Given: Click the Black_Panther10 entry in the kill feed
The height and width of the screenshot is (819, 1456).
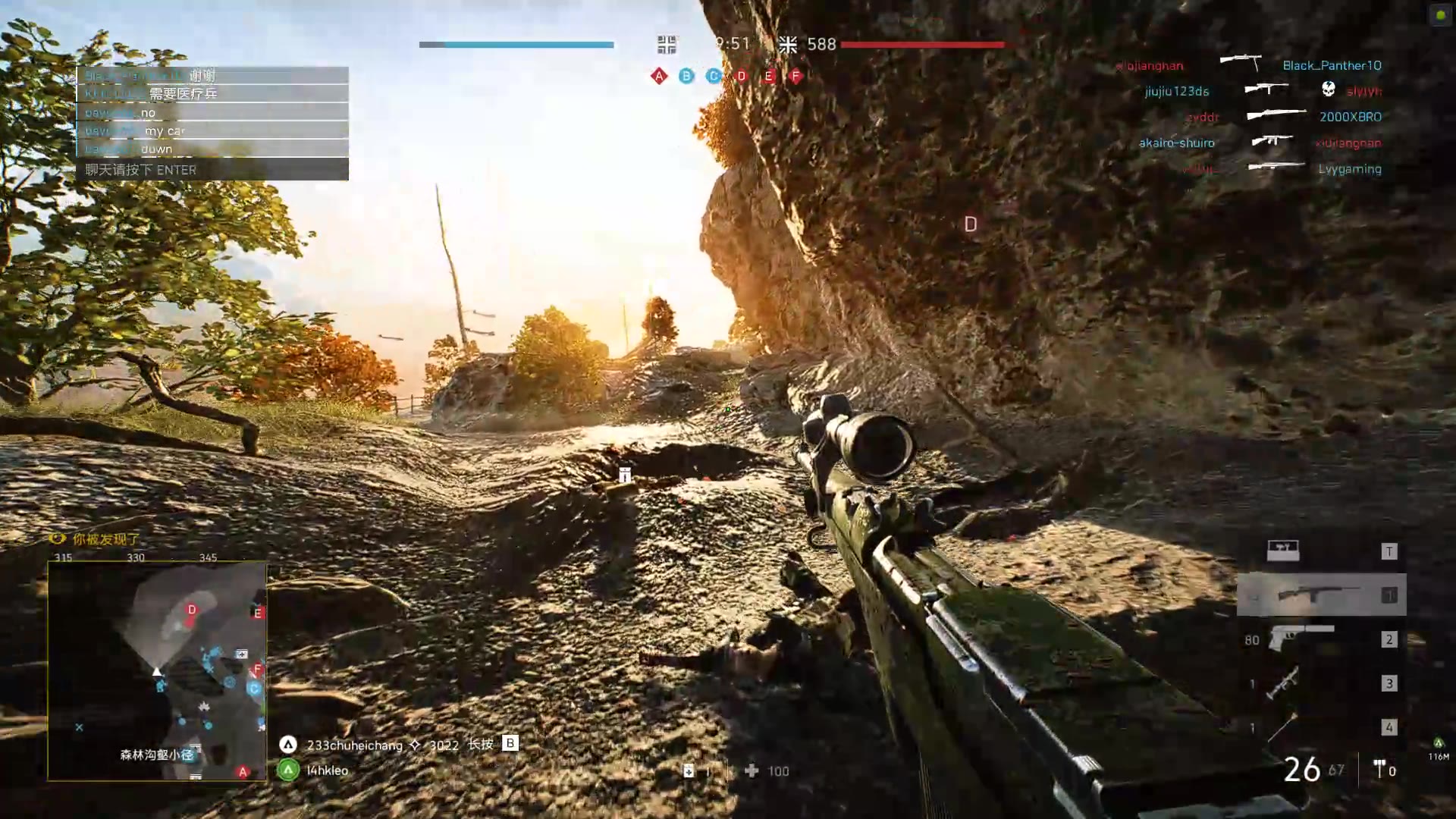Looking at the screenshot, I should pyautogui.click(x=1332, y=66).
